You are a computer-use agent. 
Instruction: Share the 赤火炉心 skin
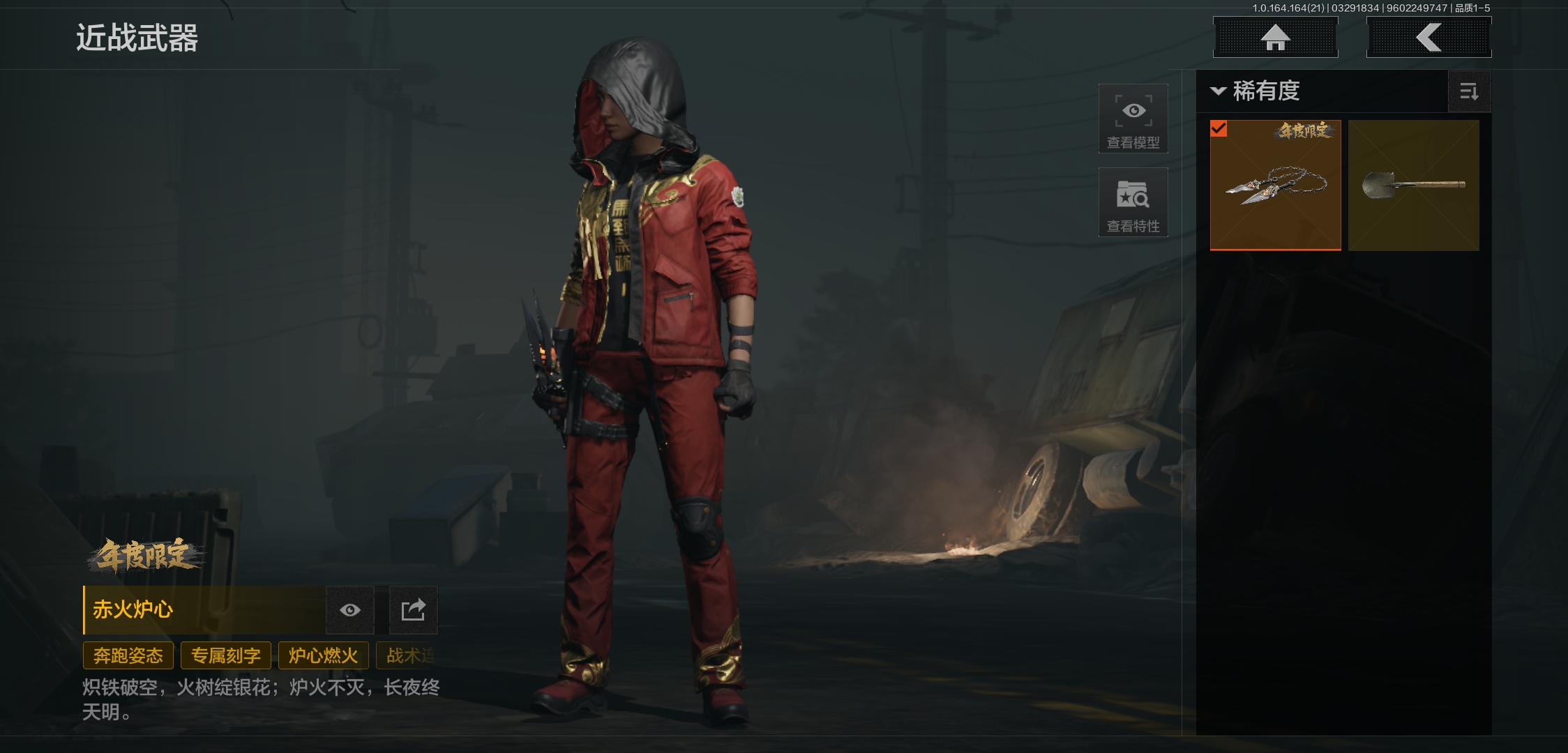pyautogui.click(x=413, y=610)
